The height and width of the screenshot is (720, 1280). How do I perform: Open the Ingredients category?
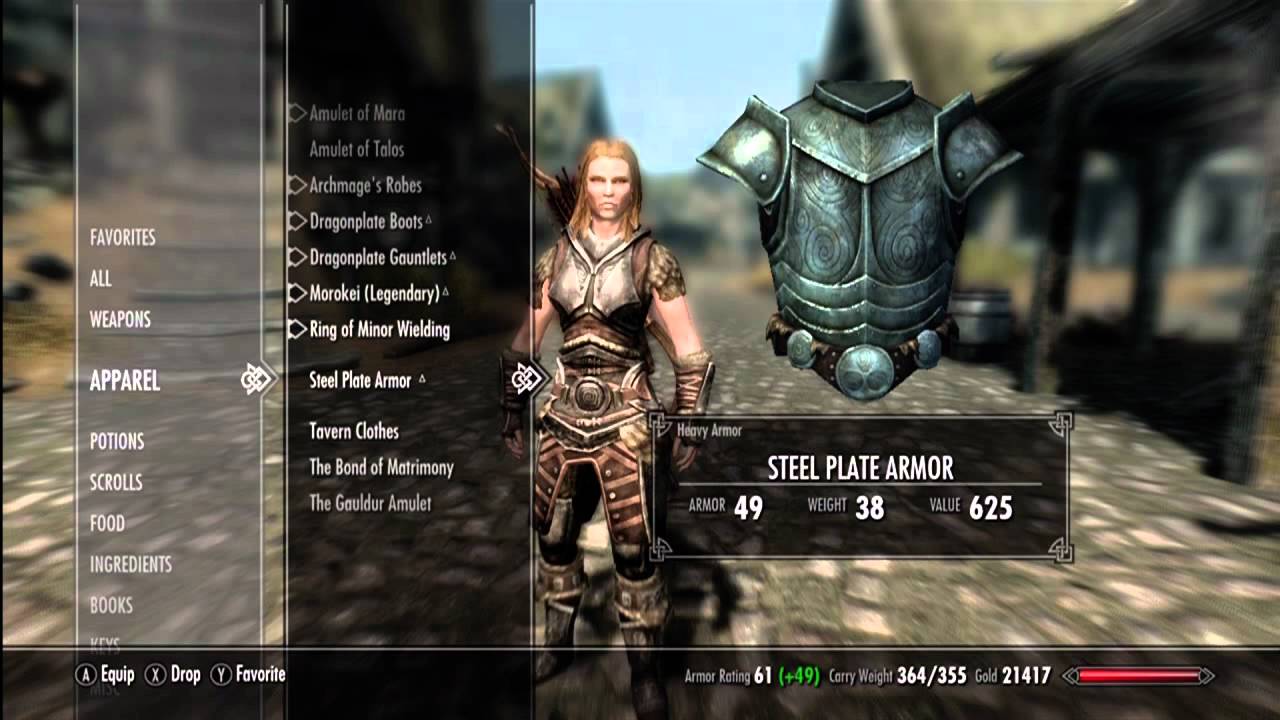coord(131,565)
